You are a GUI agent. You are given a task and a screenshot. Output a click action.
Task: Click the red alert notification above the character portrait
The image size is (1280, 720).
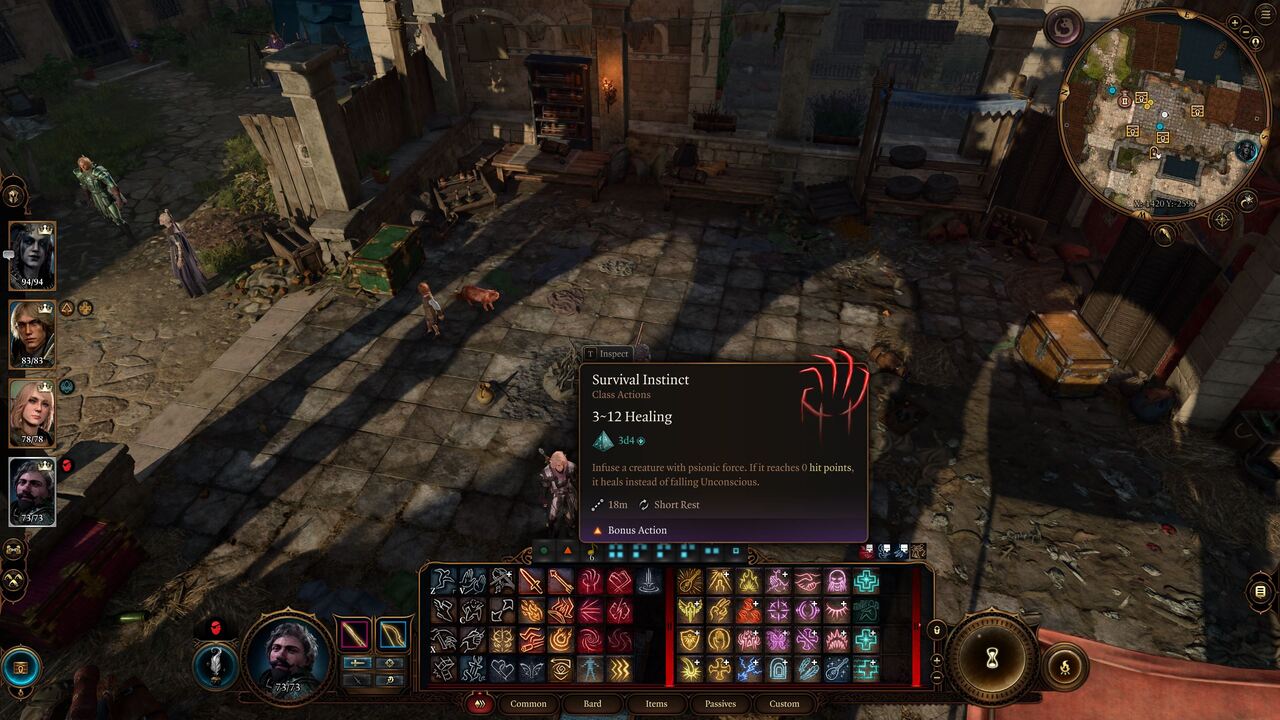pyautogui.click(x=215, y=626)
